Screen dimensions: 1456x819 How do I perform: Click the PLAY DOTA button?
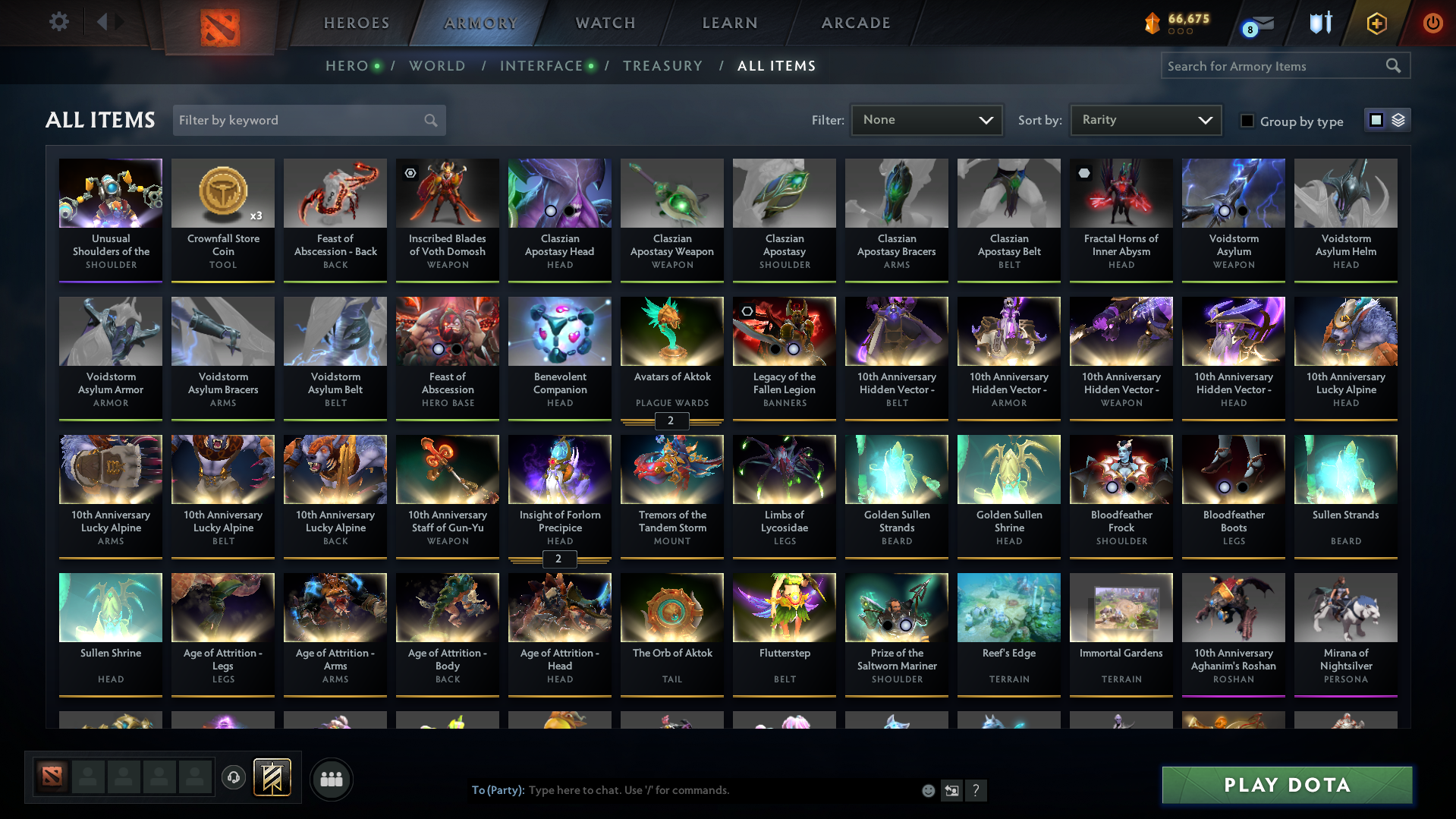(x=1286, y=785)
